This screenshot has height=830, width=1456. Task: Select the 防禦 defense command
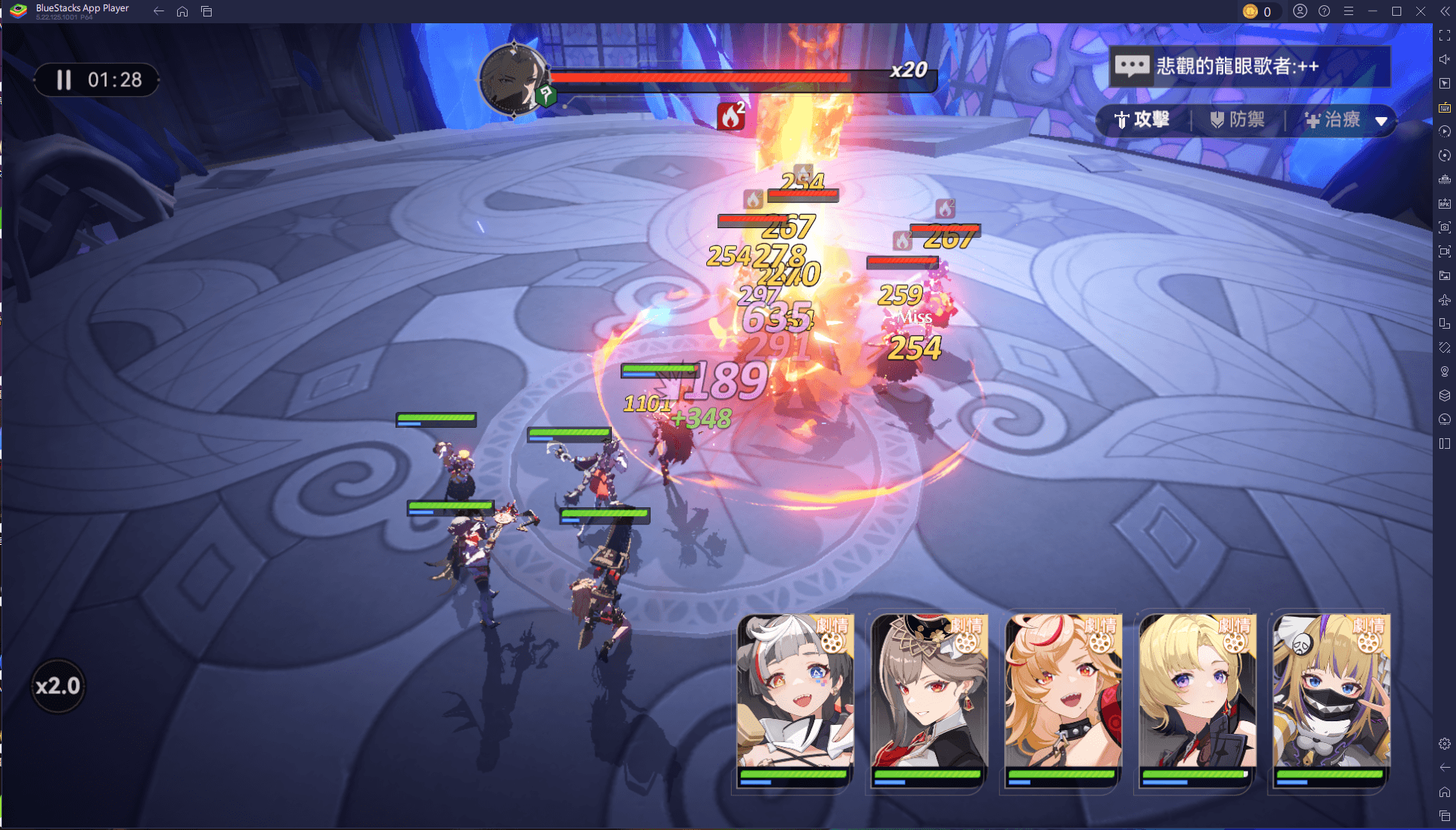(1238, 120)
